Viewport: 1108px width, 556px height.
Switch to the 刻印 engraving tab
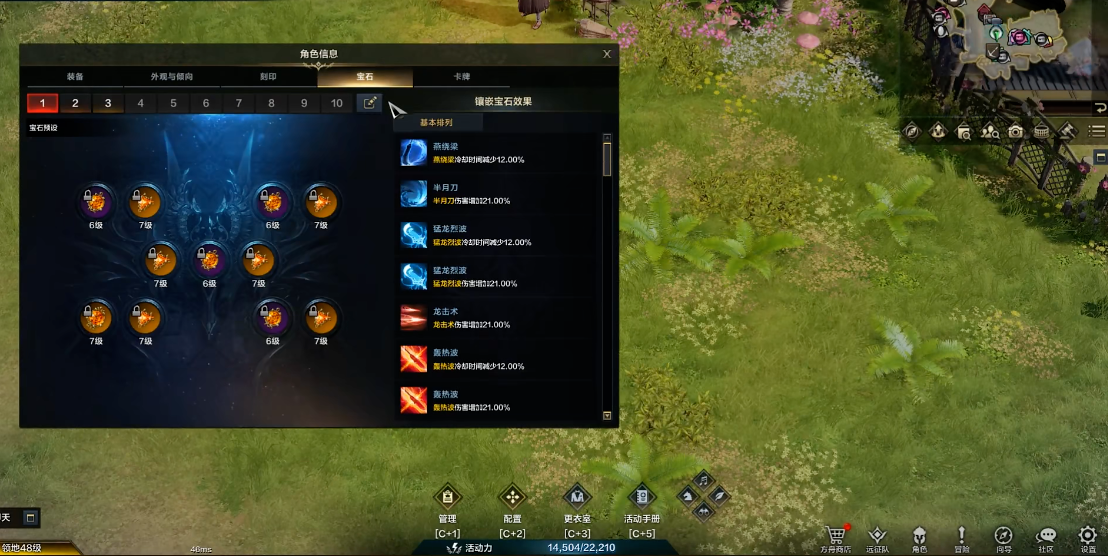click(x=268, y=77)
